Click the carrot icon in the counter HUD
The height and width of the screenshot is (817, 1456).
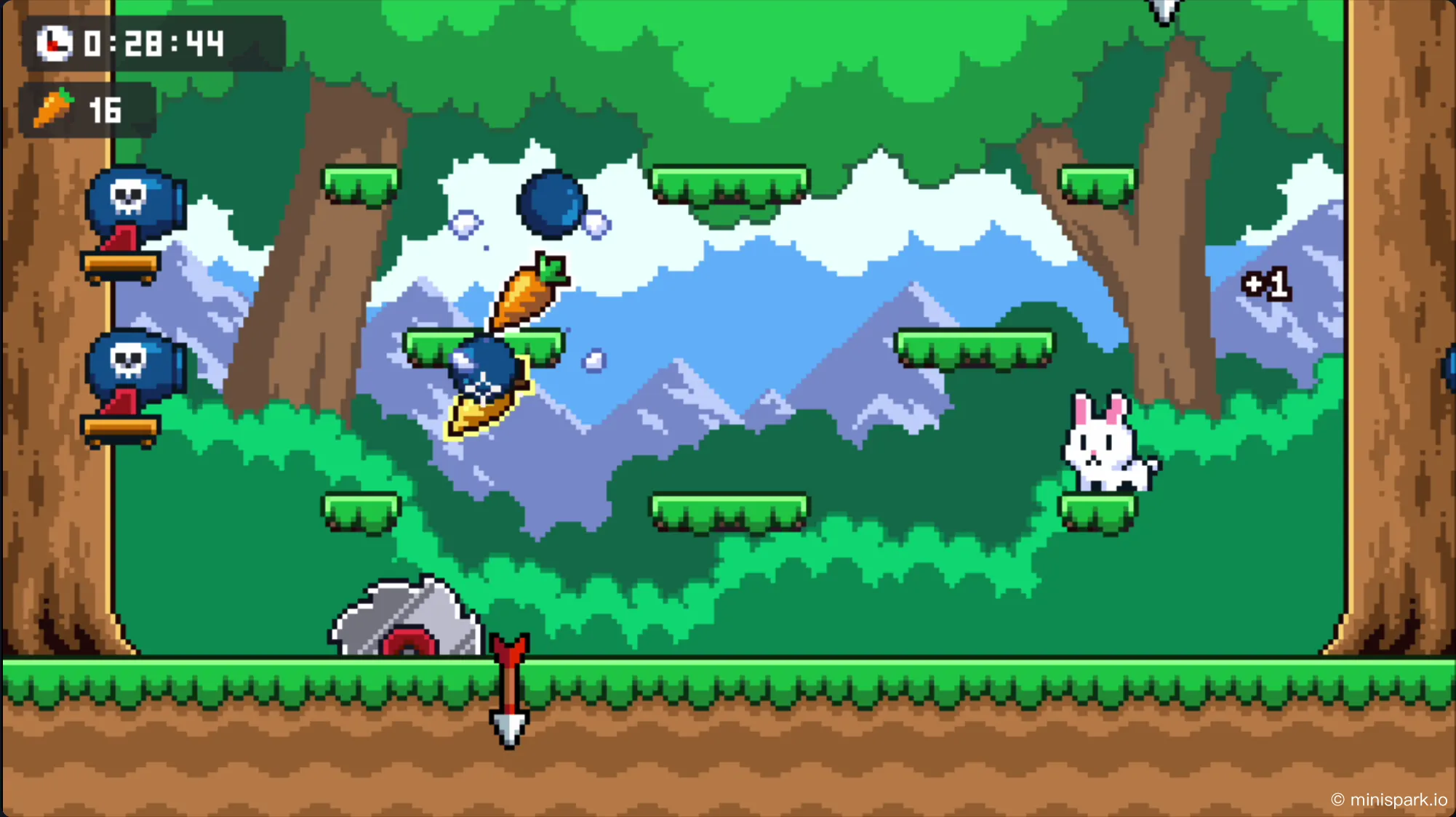click(x=54, y=108)
